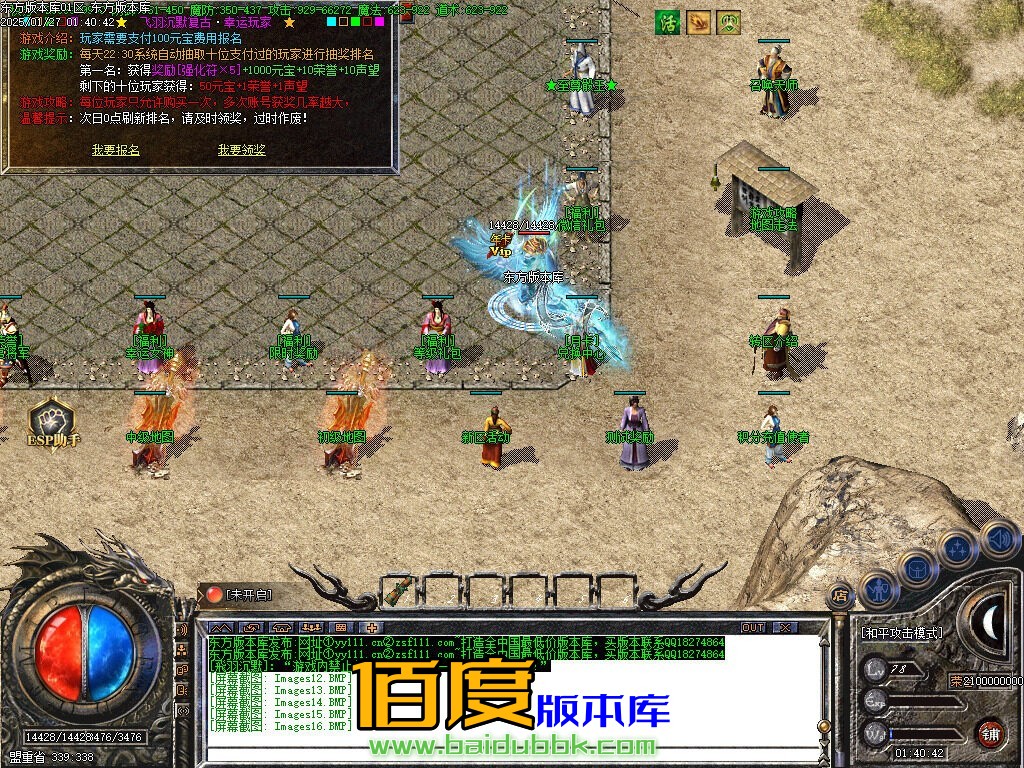
Task: Select the scroll item in the hotbar
Action: tap(399, 591)
